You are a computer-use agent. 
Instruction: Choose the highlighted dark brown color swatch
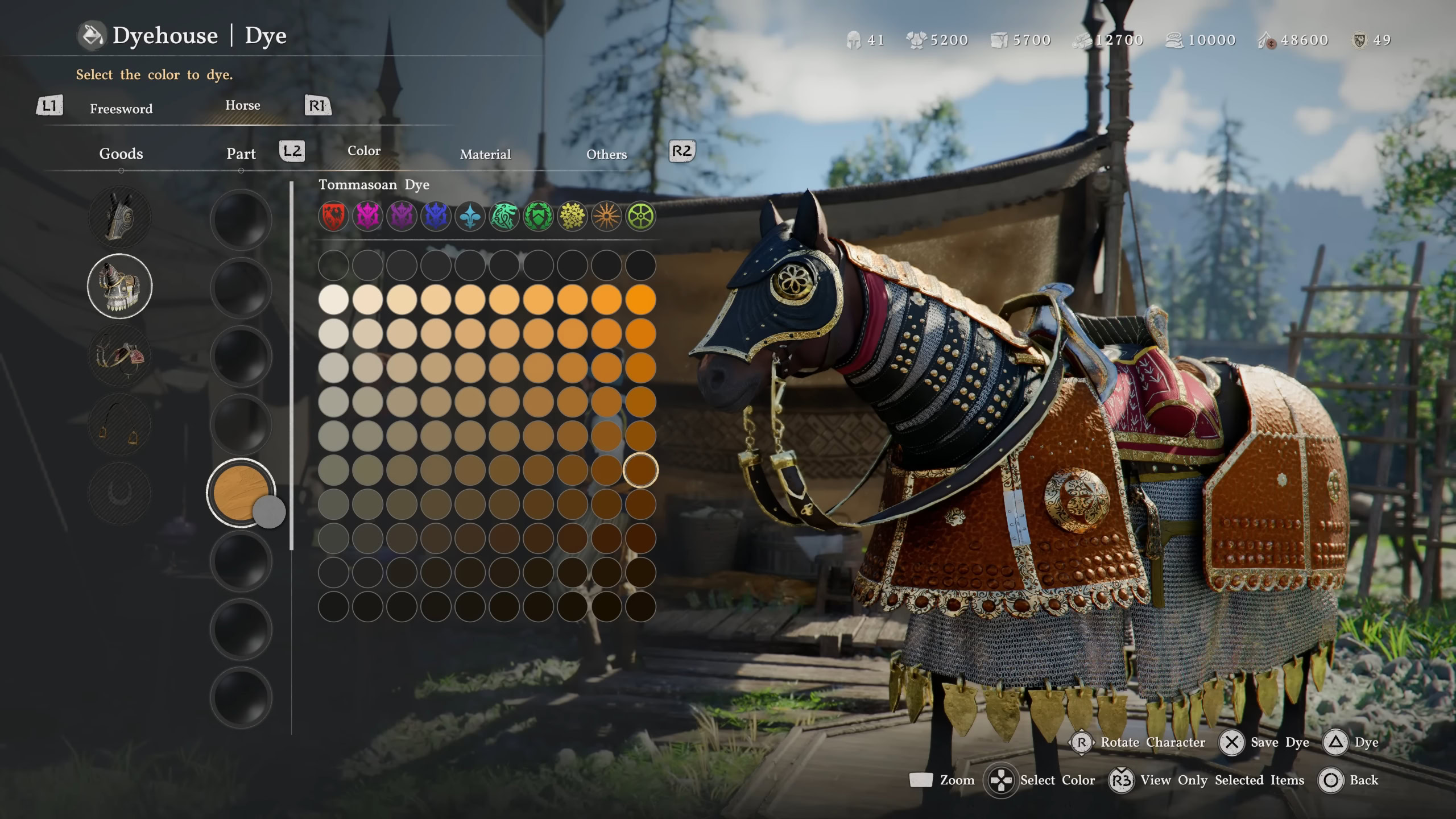coord(640,470)
